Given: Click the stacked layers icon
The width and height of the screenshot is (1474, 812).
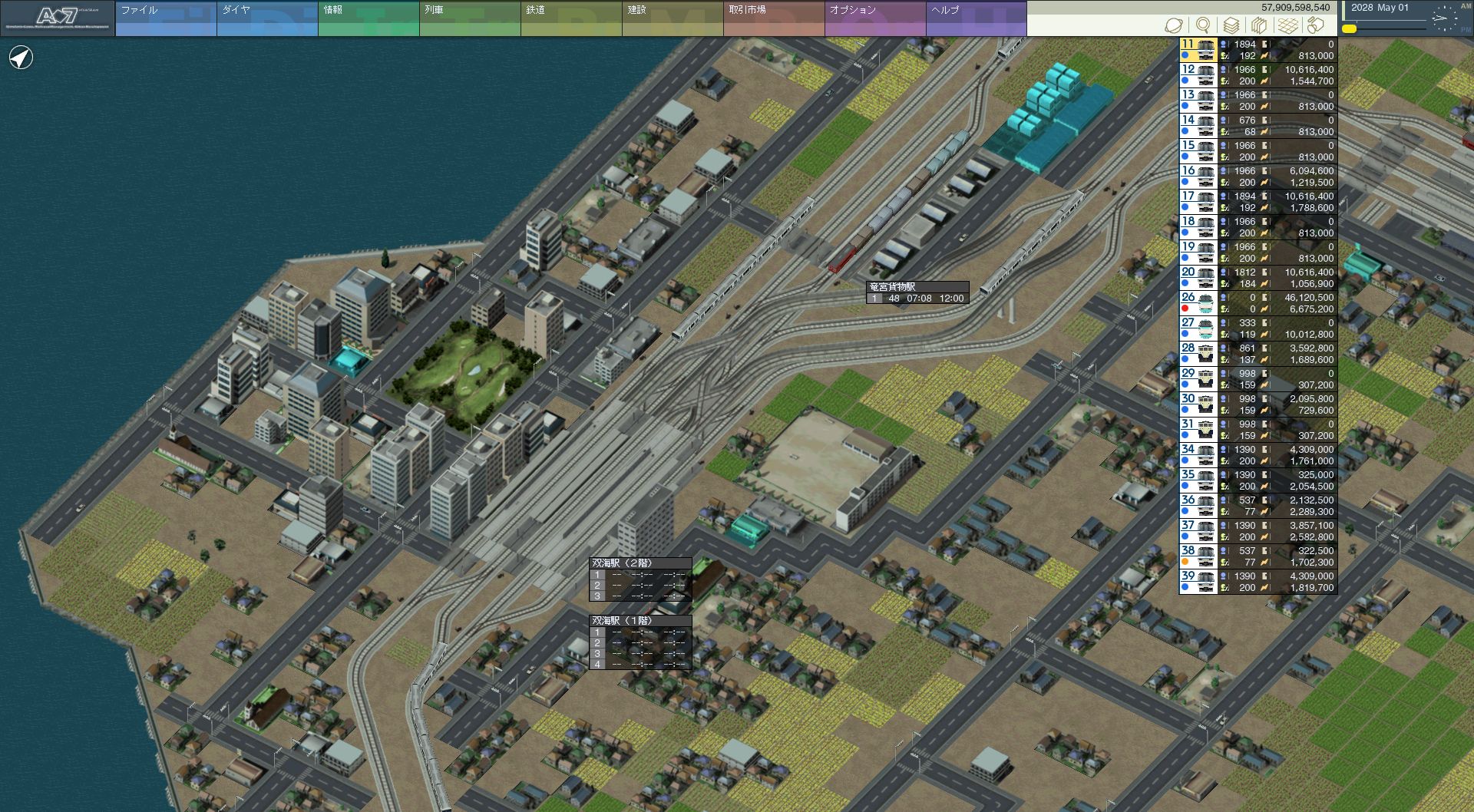Looking at the screenshot, I should (1231, 25).
